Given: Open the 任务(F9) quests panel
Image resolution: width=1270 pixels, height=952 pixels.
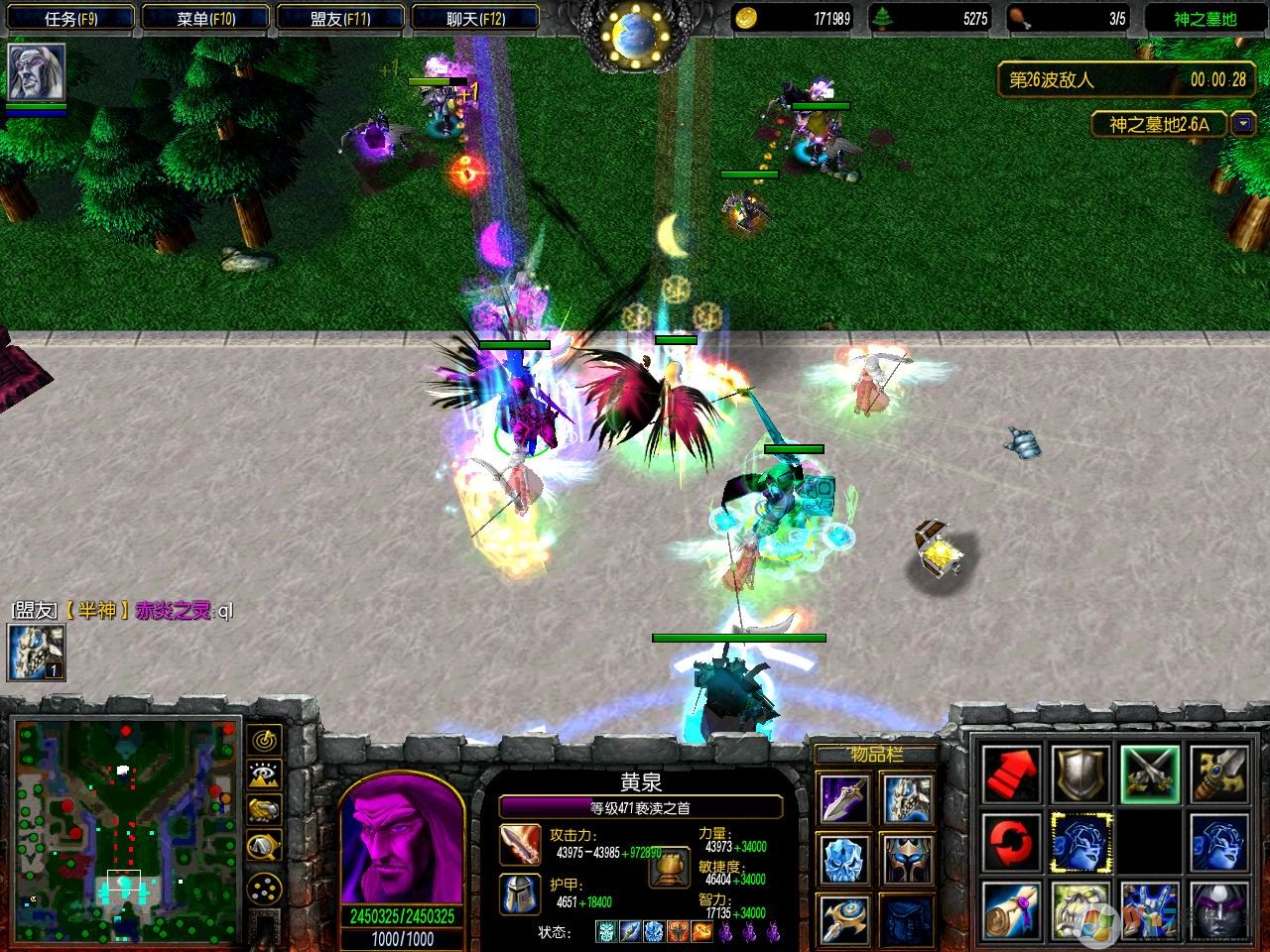Looking at the screenshot, I should [x=68, y=18].
